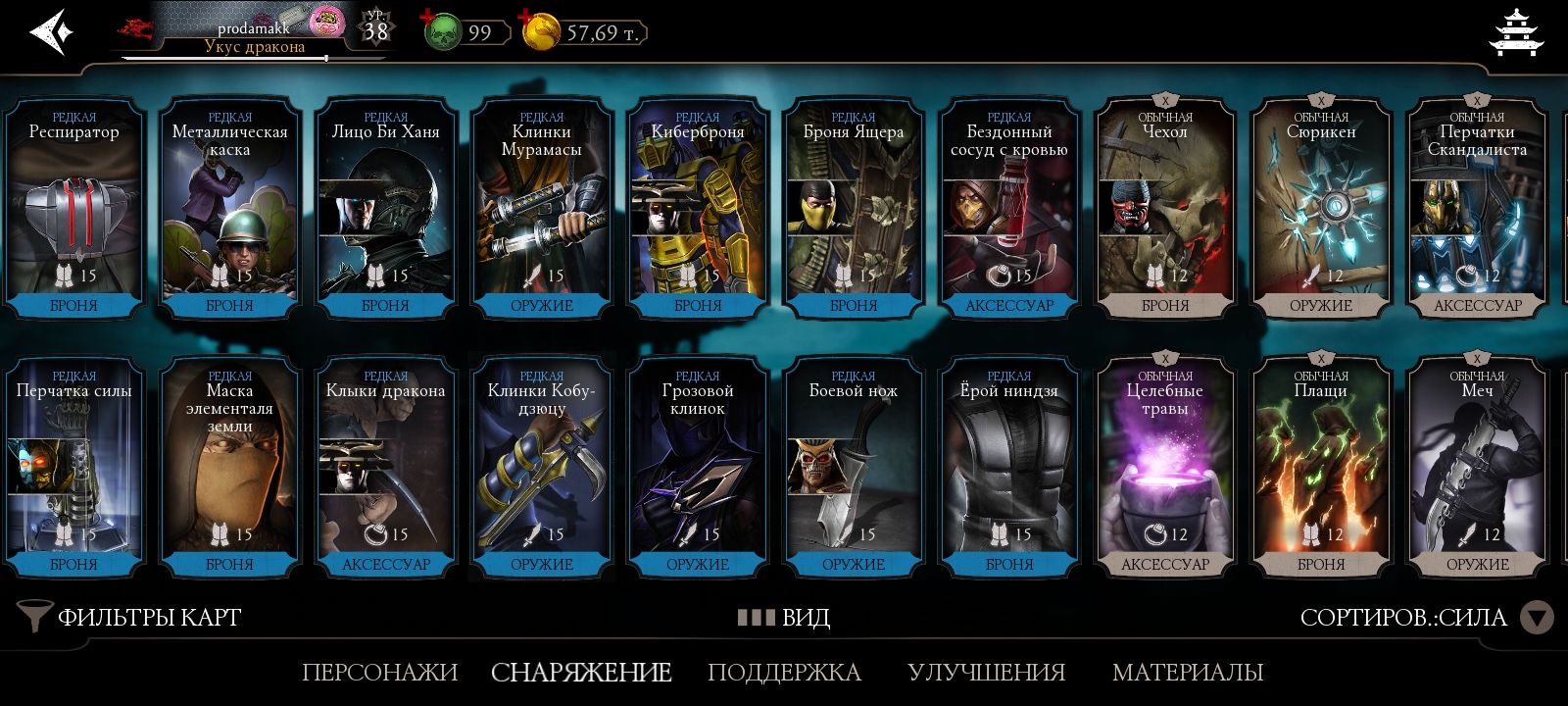Screen dimensions: 1568x706
Task: Select the Респиратор armor card
Action: click(x=74, y=208)
